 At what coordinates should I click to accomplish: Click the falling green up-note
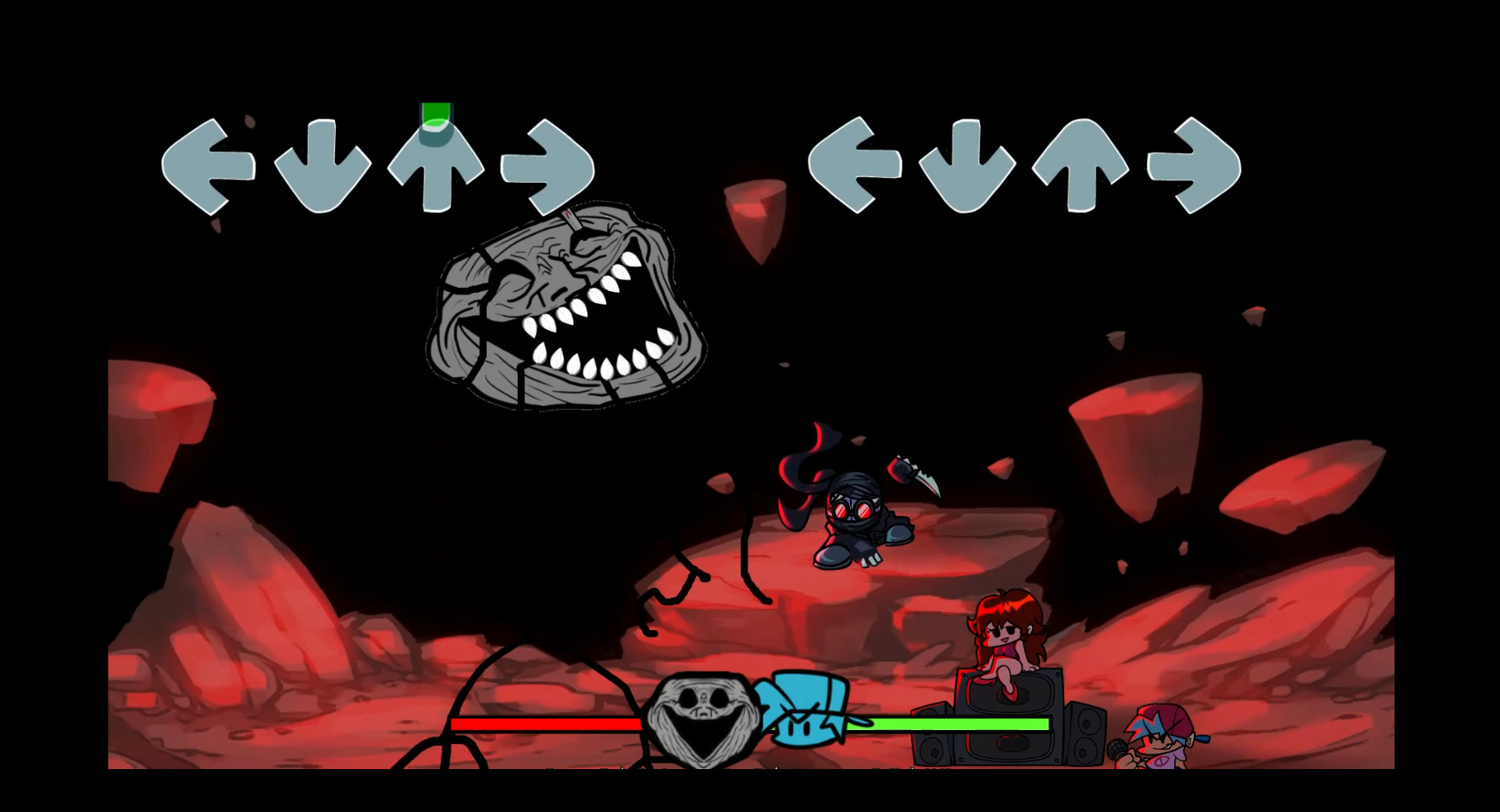coord(434,117)
